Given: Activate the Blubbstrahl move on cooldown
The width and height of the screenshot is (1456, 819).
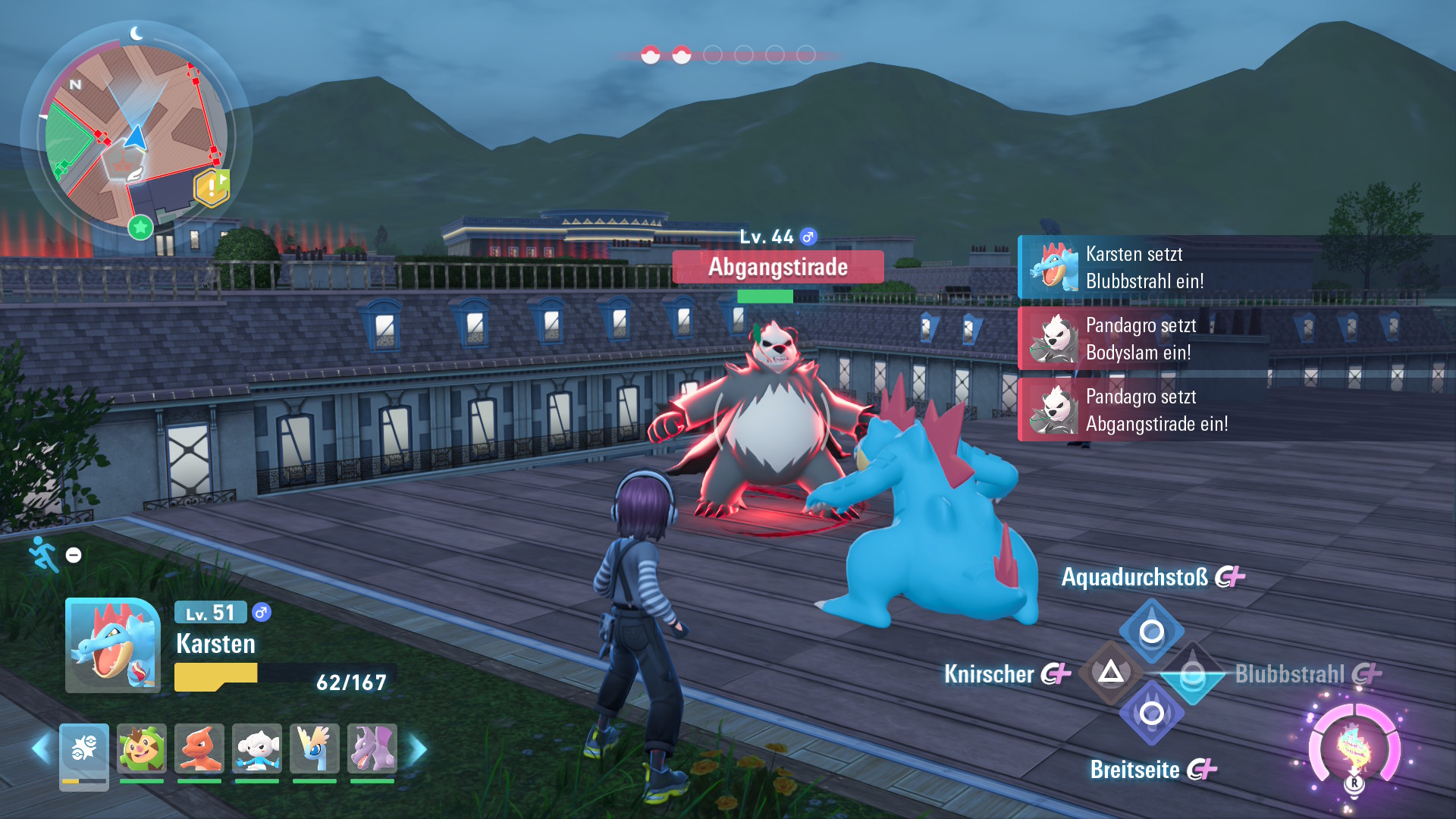Looking at the screenshot, I should click(x=1192, y=674).
